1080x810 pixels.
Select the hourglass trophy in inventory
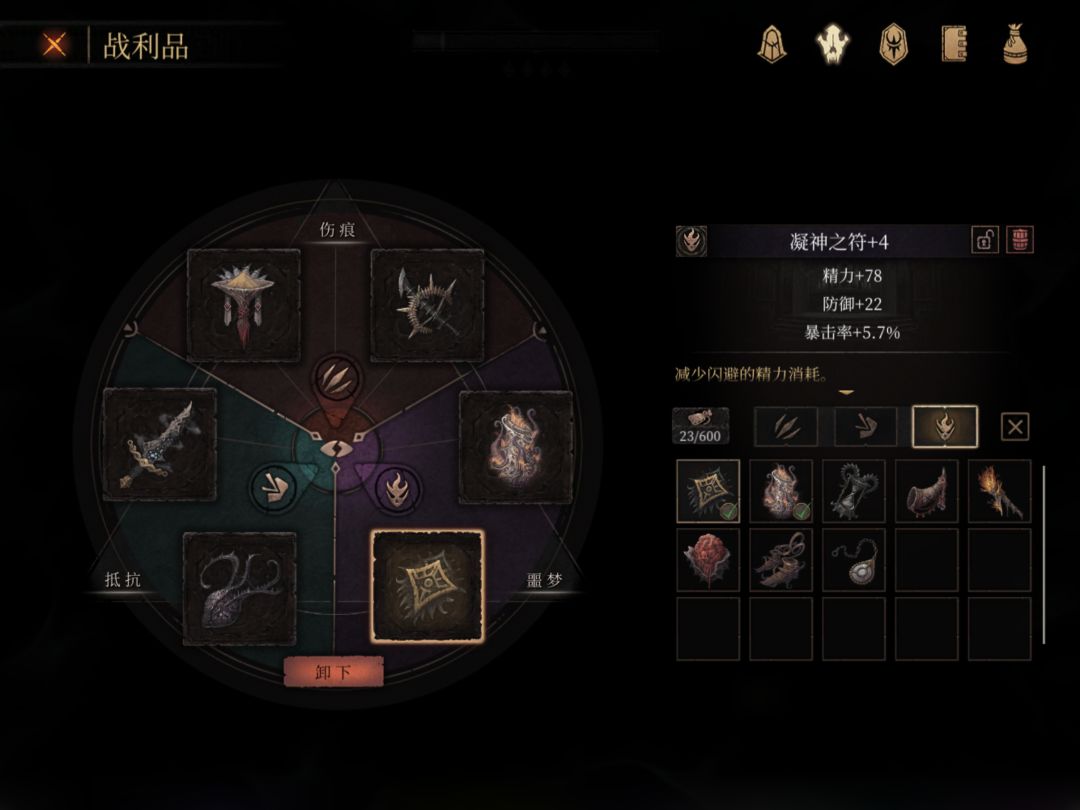coord(854,491)
